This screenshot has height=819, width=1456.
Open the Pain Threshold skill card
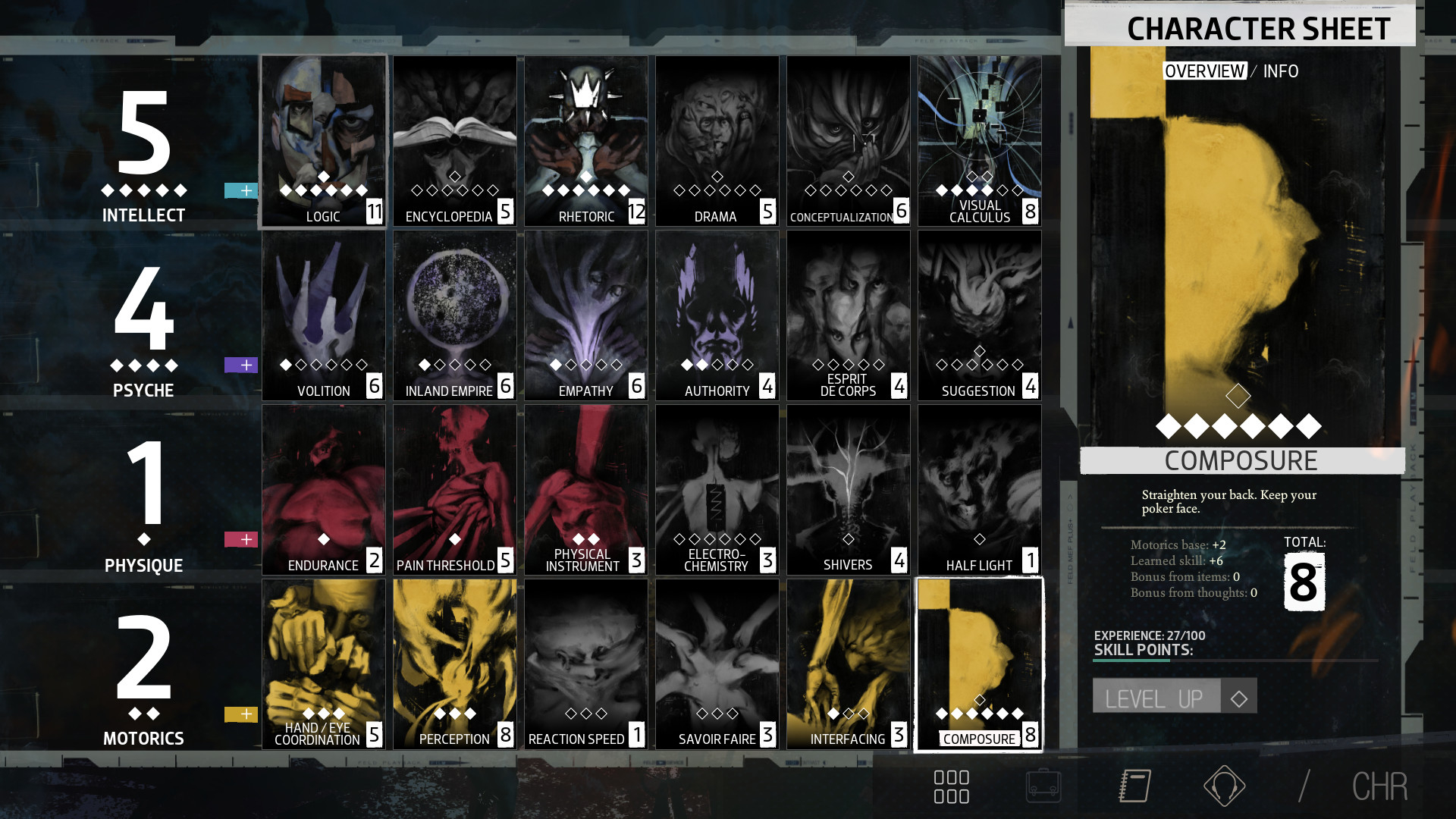(455, 490)
